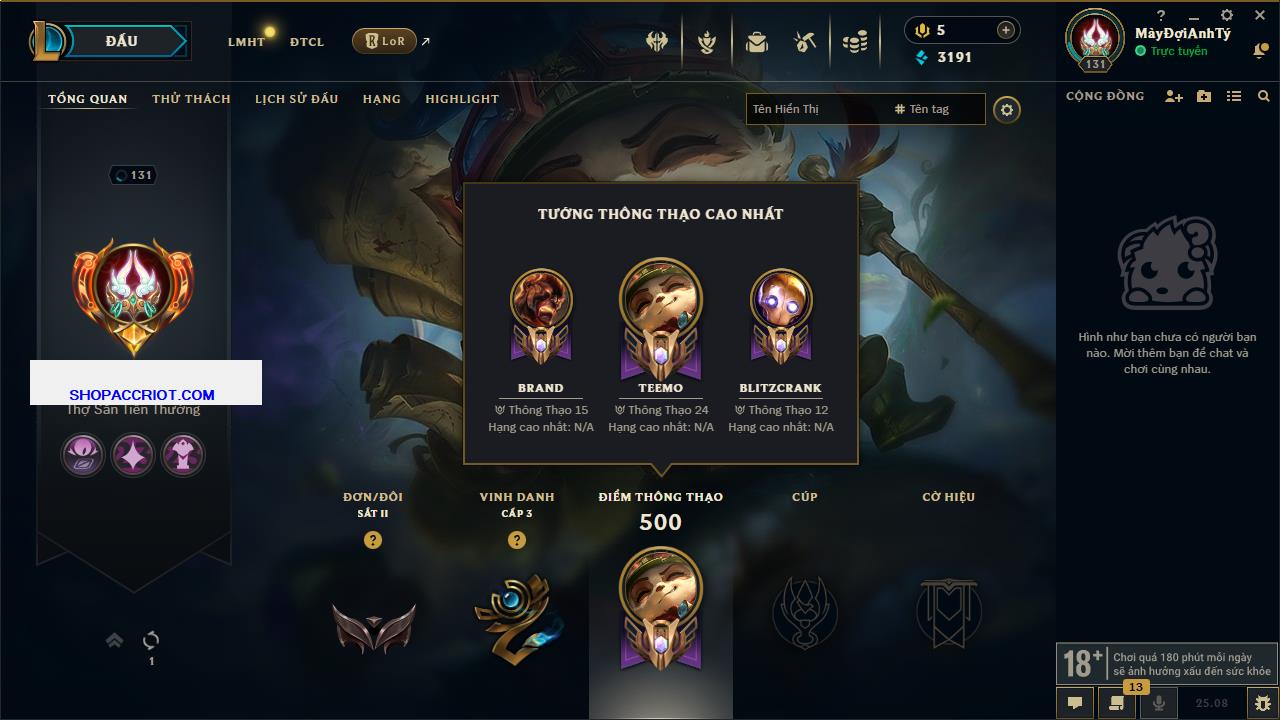Open profile settings gear beside search
The height and width of the screenshot is (720, 1280).
(1007, 110)
